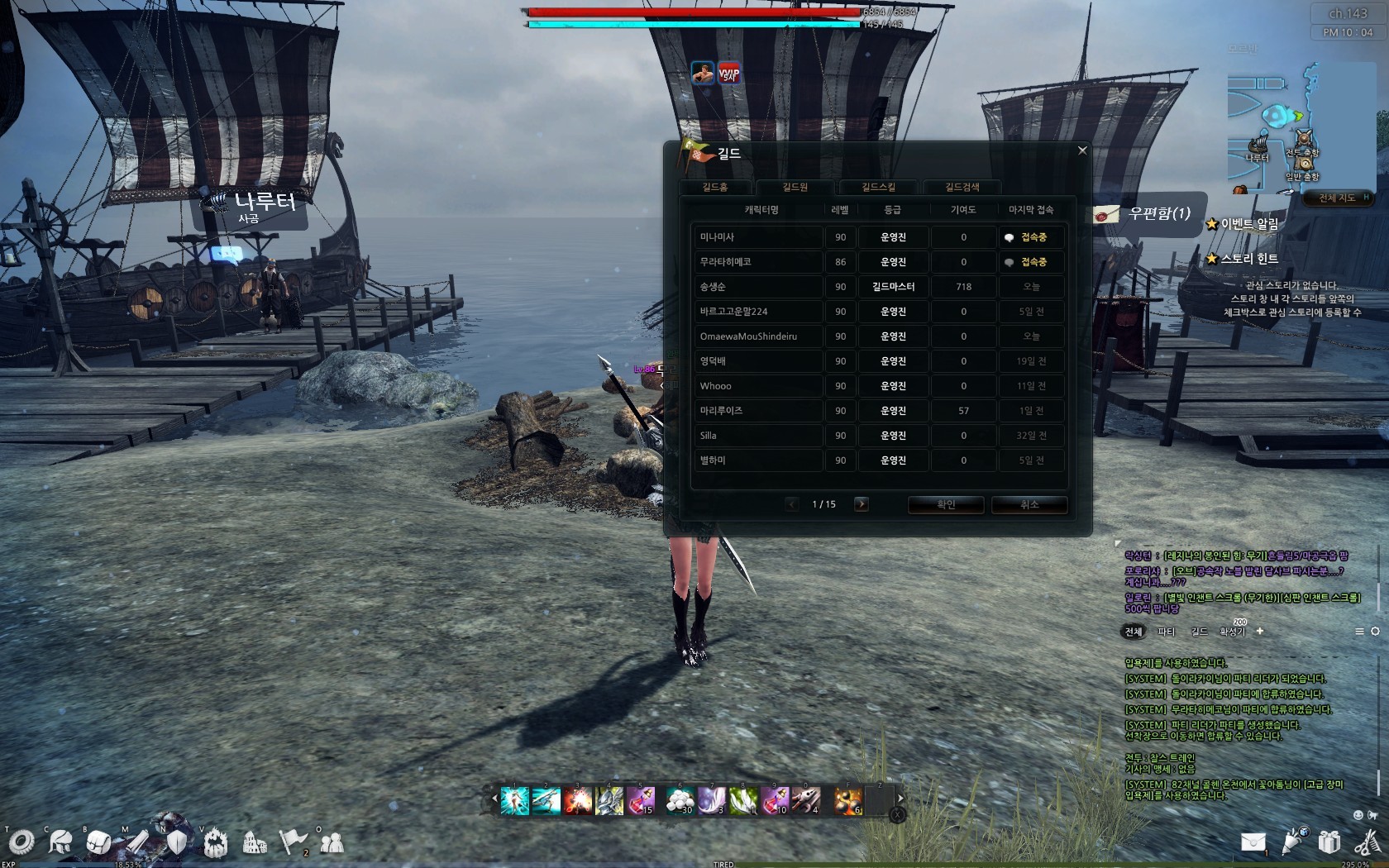
Task: Open the 길드스킬 tab
Action: [x=878, y=188]
